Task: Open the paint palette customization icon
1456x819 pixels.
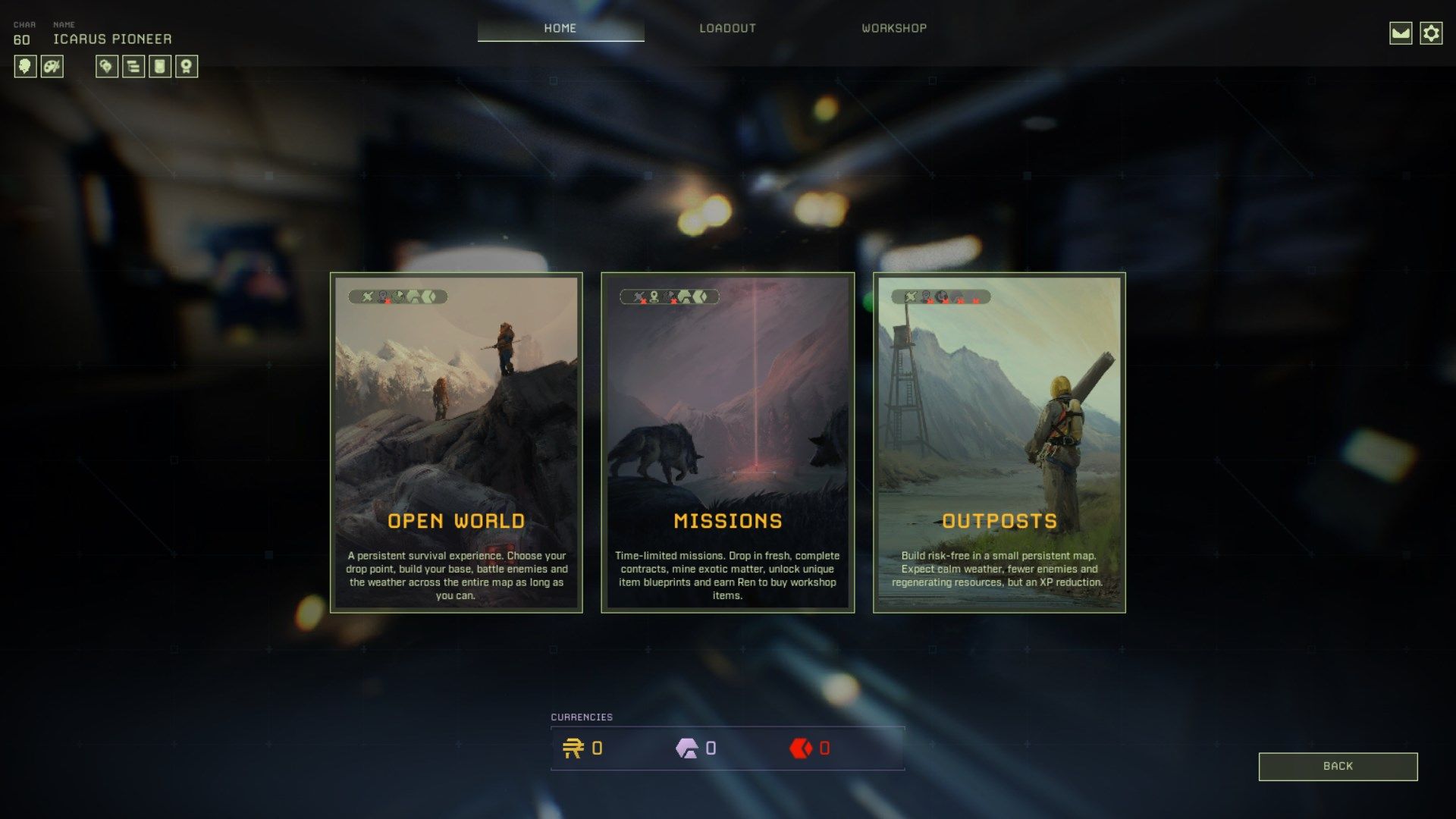Action: point(52,67)
